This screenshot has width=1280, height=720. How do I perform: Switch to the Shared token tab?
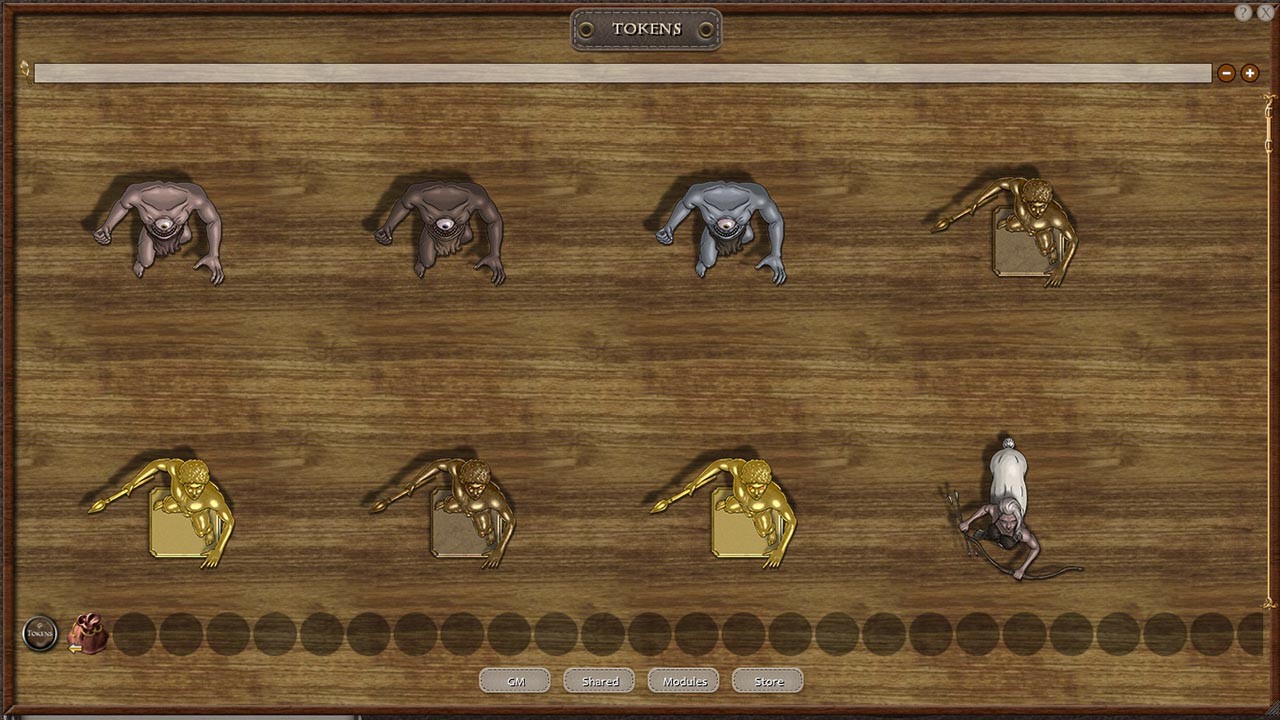click(599, 680)
